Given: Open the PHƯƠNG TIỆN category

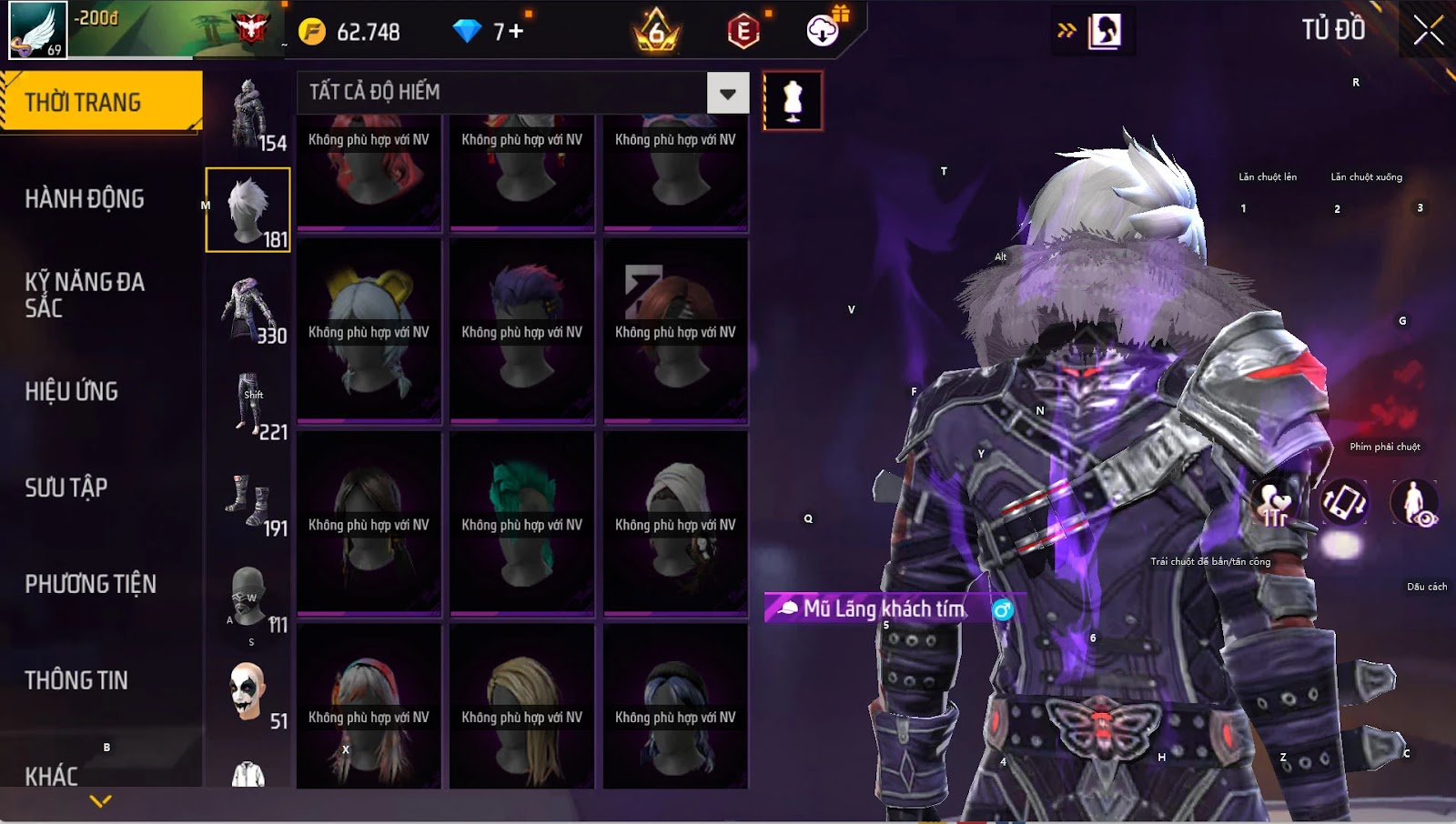Looking at the screenshot, I should 90,584.
